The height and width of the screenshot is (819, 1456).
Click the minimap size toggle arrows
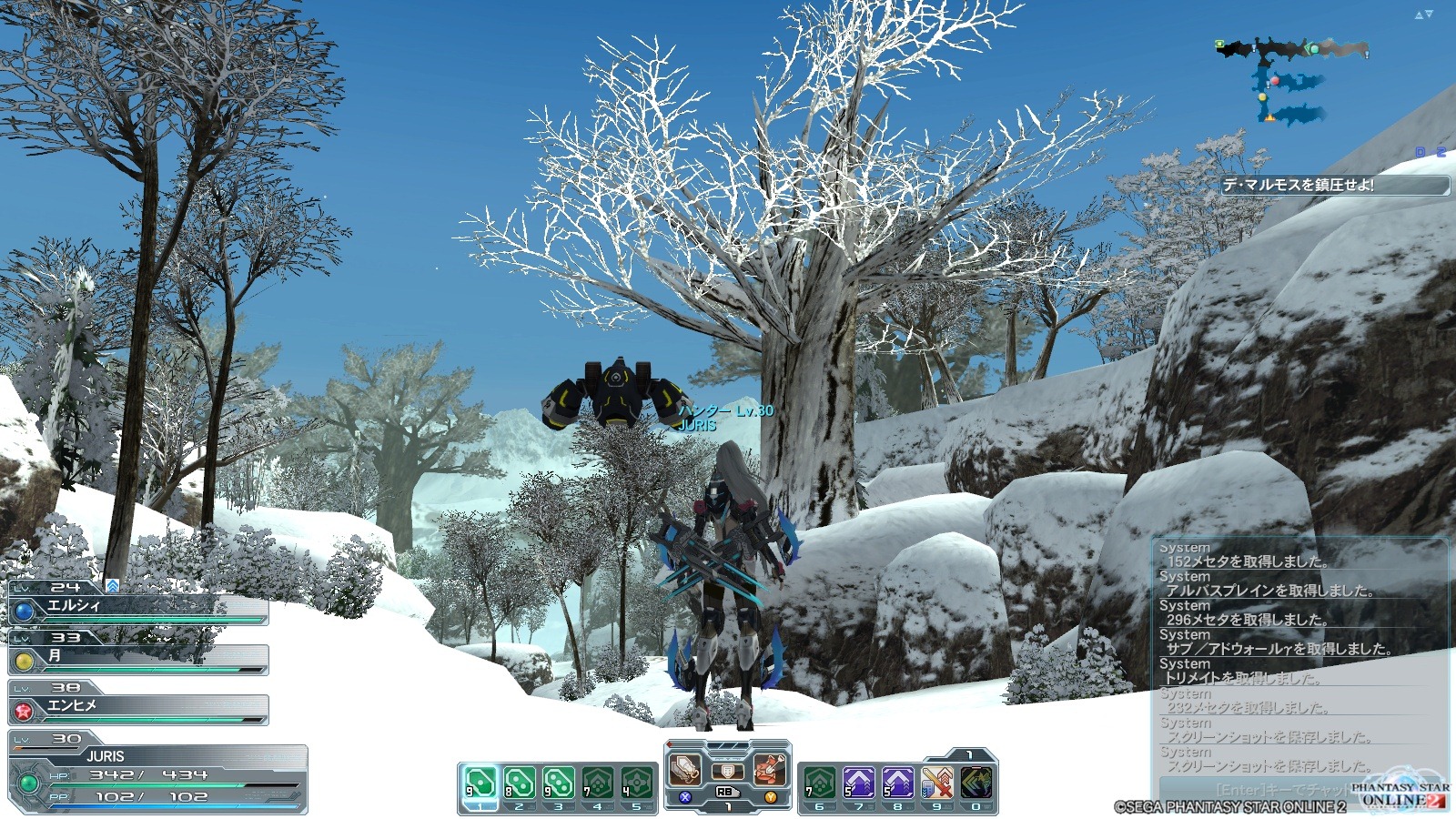[1423, 15]
